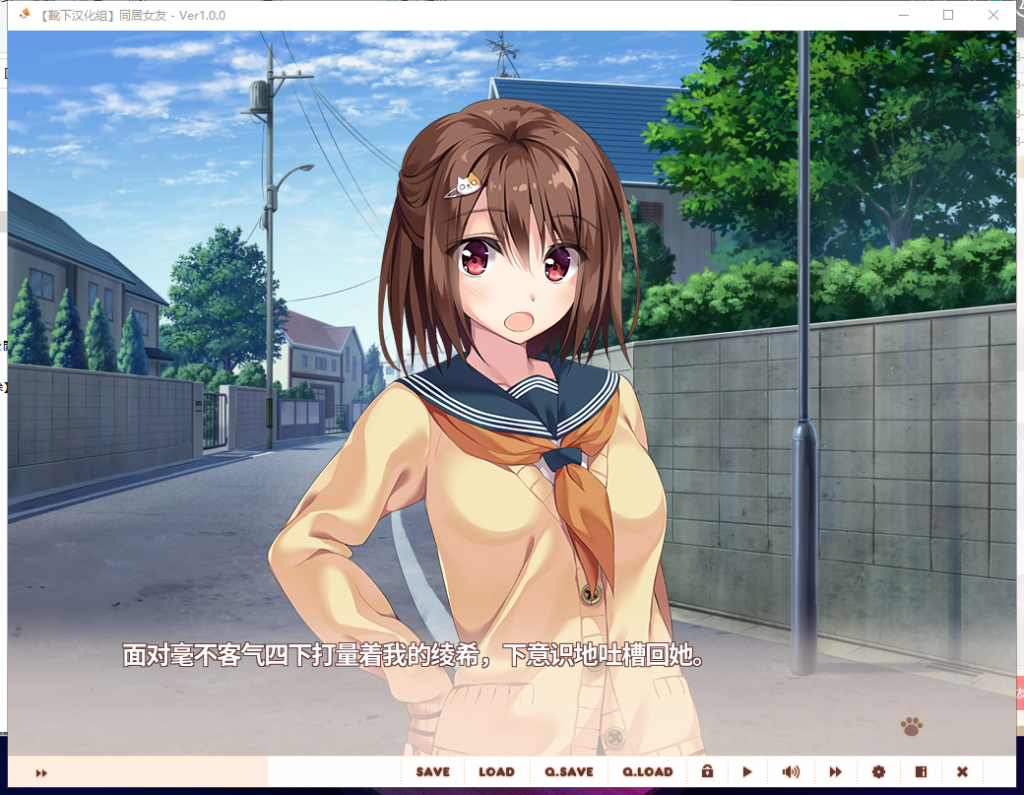Screen dimensions: 1024x795
Task: Start auto-play with the play triangle
Action: 747,772
